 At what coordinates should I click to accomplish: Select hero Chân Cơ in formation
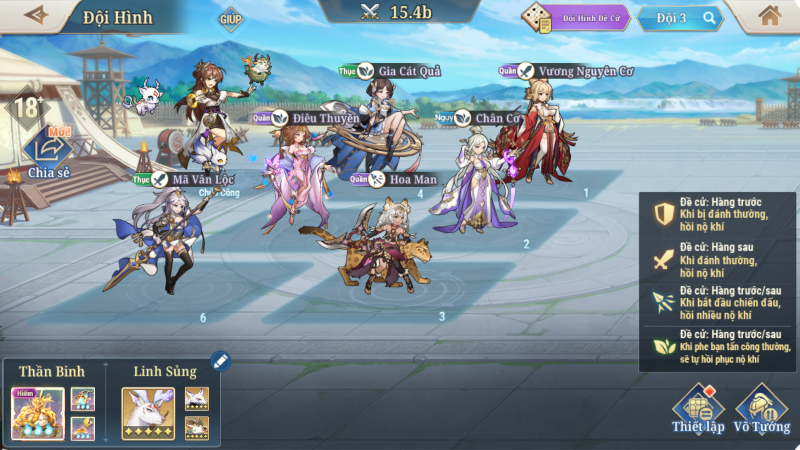pyautogui.click(x=480, y=185)
